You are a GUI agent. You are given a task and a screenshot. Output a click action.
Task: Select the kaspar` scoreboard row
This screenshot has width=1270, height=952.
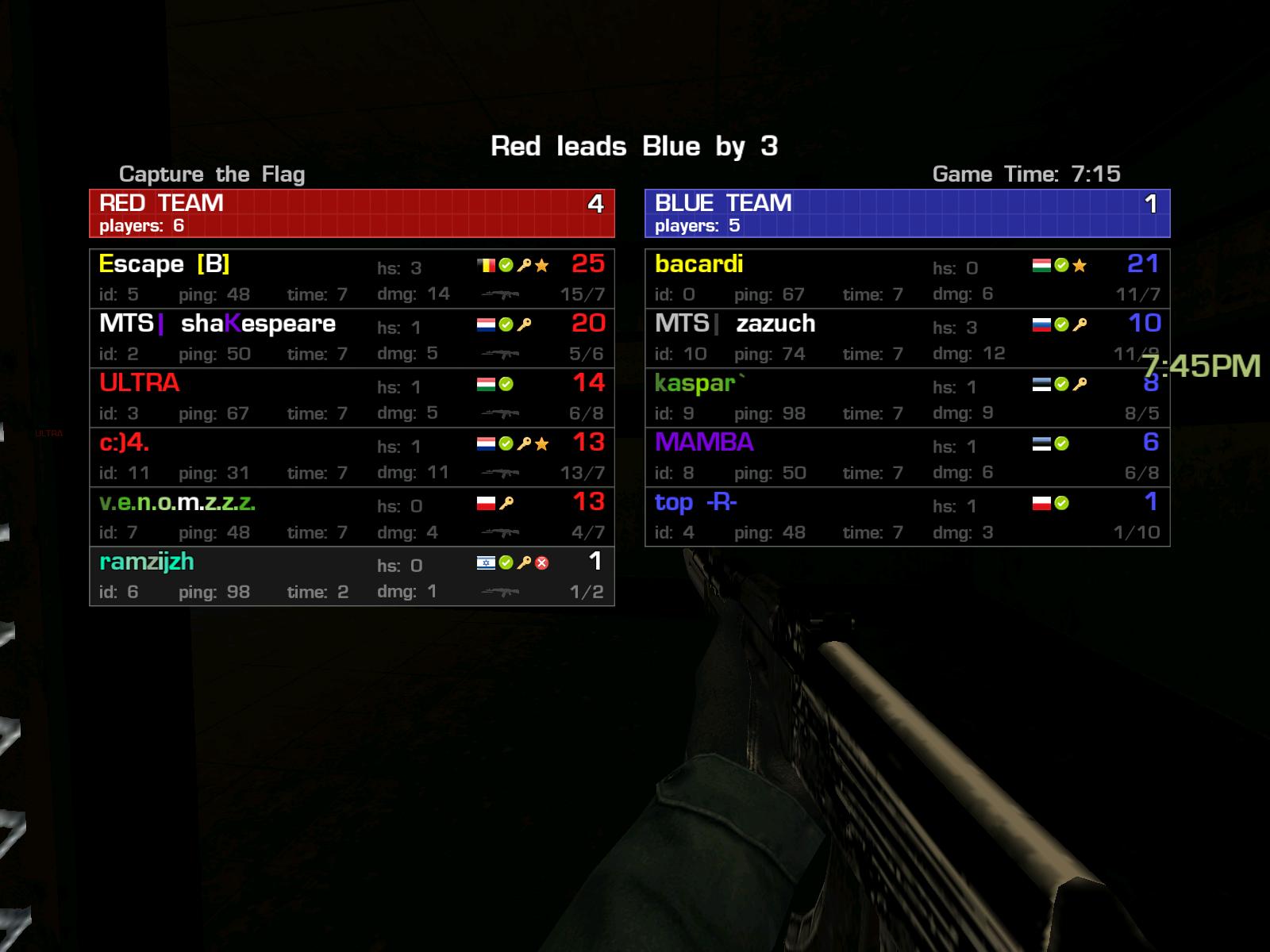907,397
